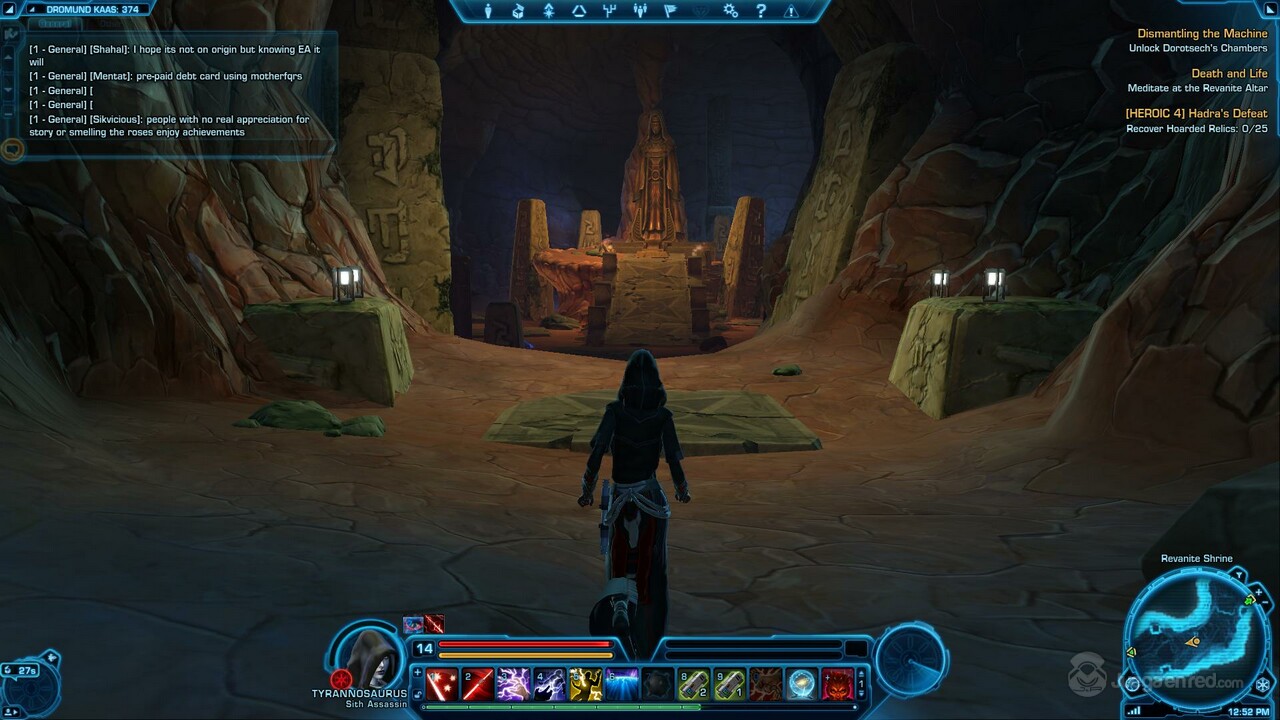The image size is (1280, 720).
Task: Open the help question mark icon
Action: pos(761,14)
